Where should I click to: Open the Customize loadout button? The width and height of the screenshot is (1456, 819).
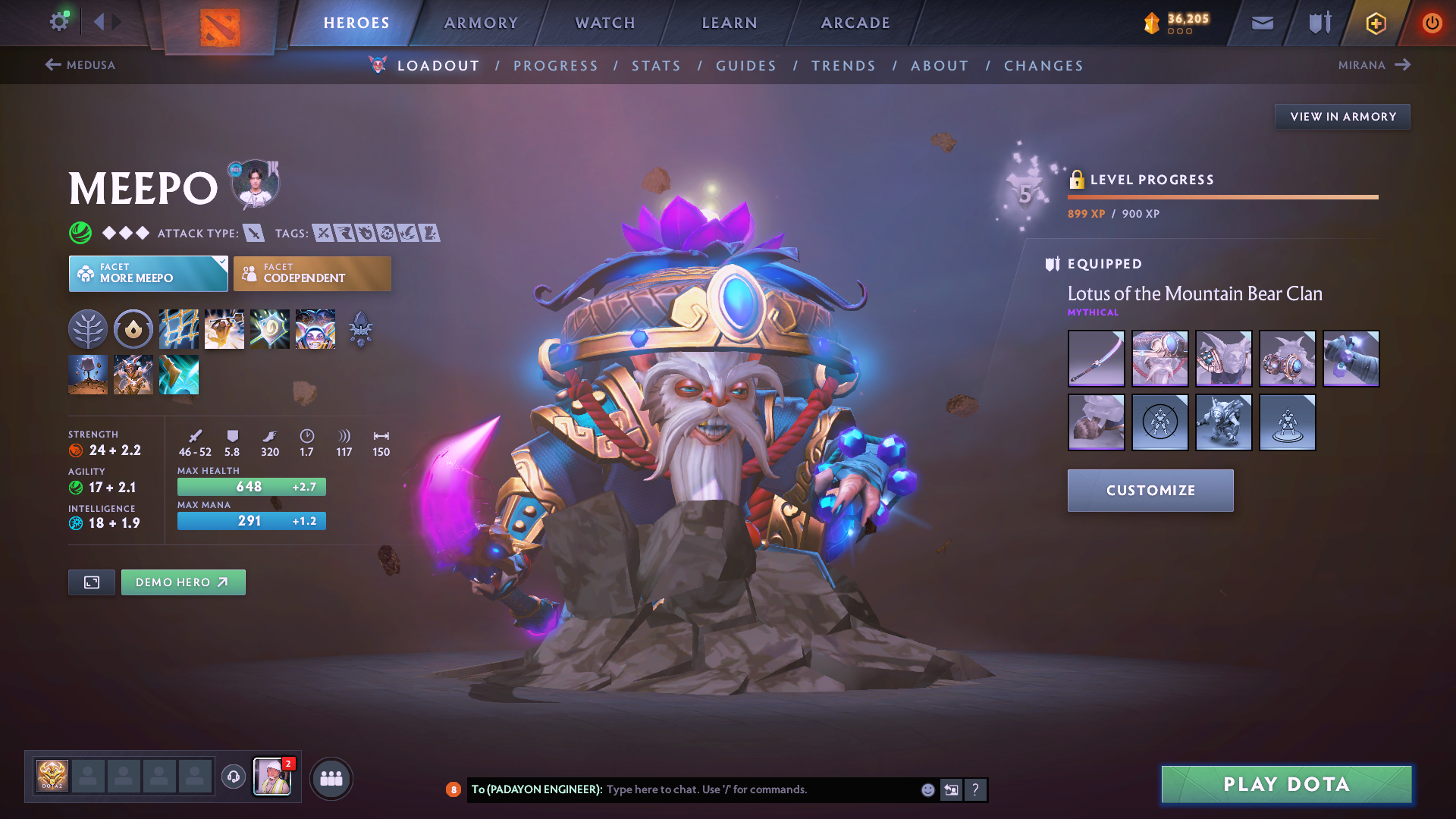click(1150, 491)
